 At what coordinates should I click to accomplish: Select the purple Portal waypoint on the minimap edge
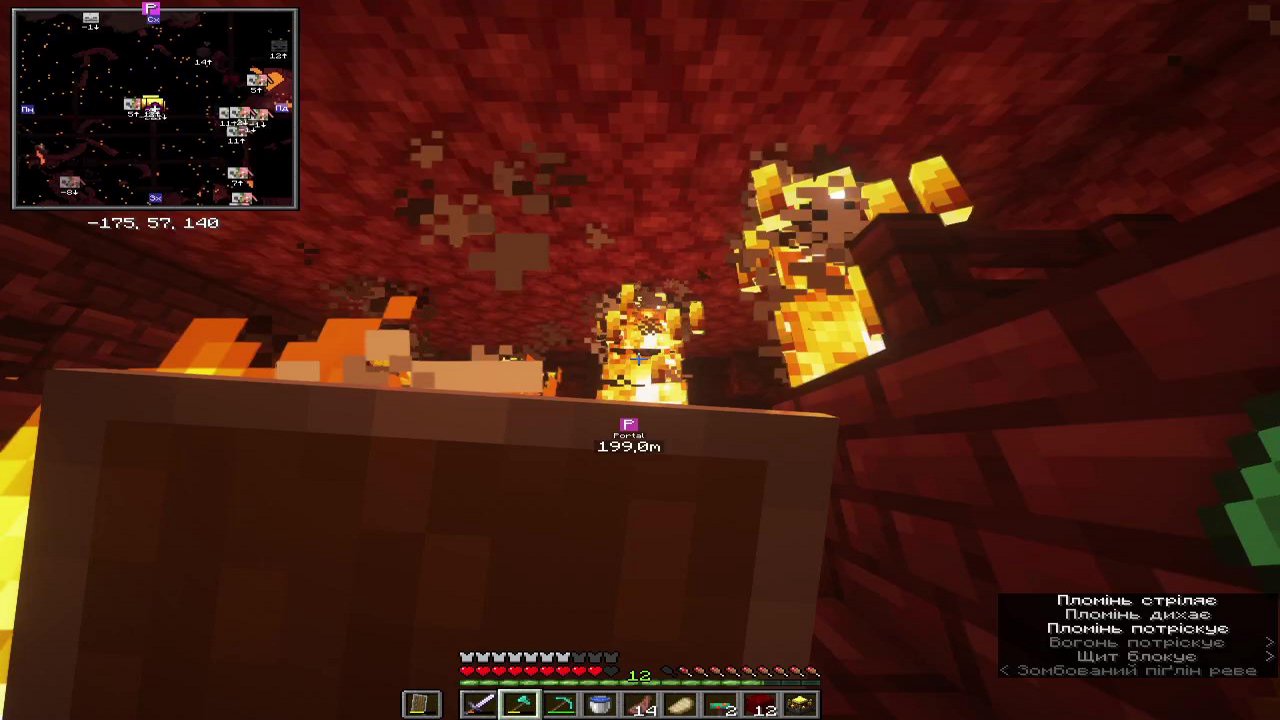[x=152, y=10]
